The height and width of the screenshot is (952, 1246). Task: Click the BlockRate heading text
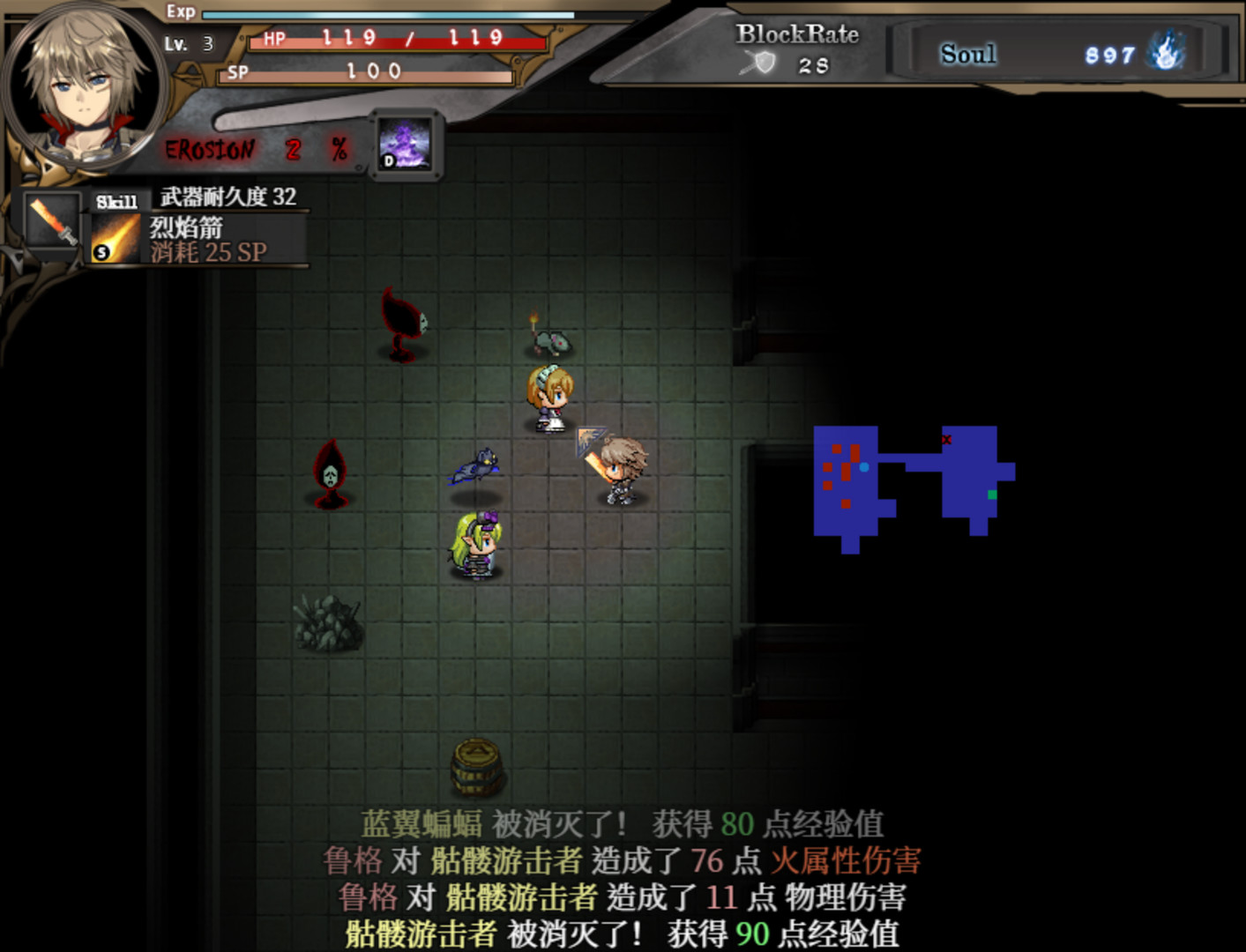pos(796,35)
